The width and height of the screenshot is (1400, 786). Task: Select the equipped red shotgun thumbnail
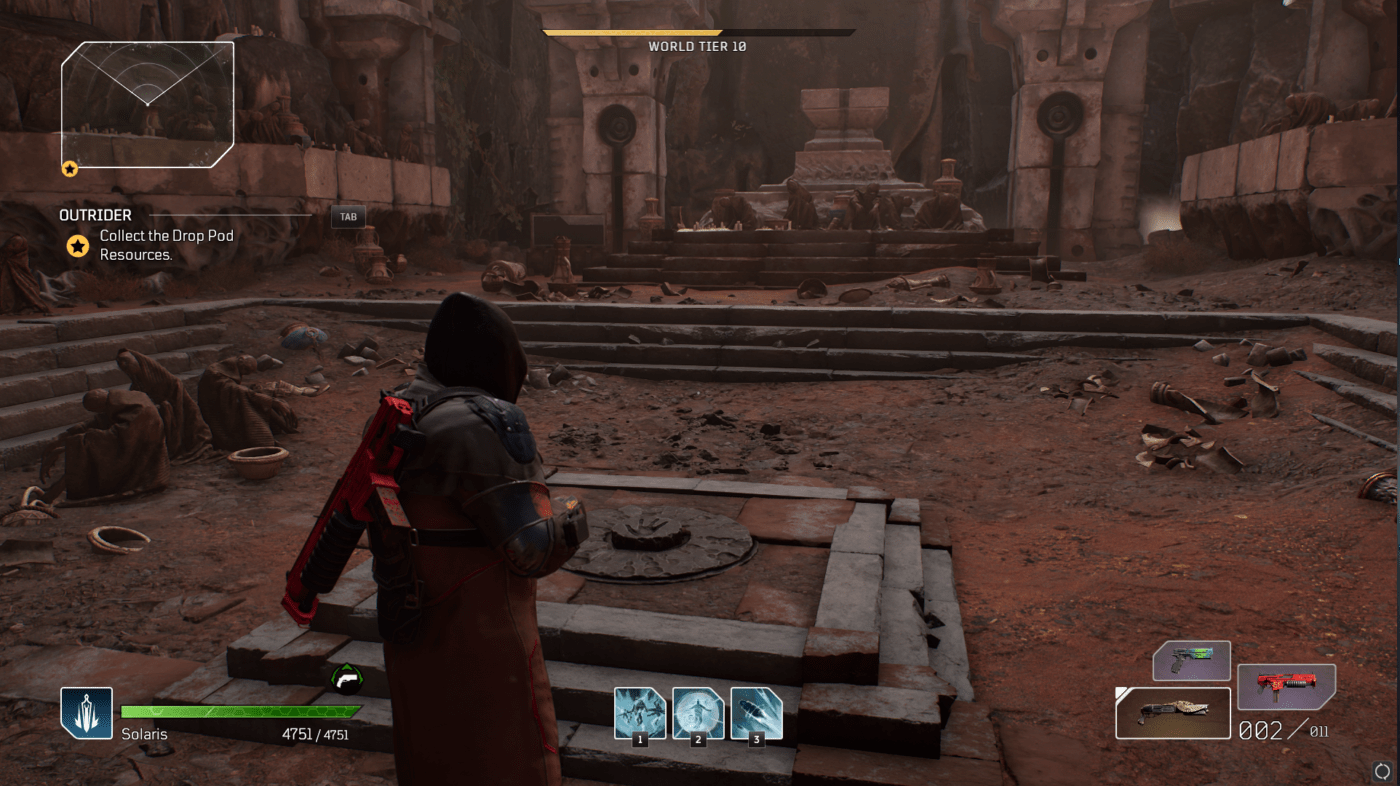[1286, 688]
